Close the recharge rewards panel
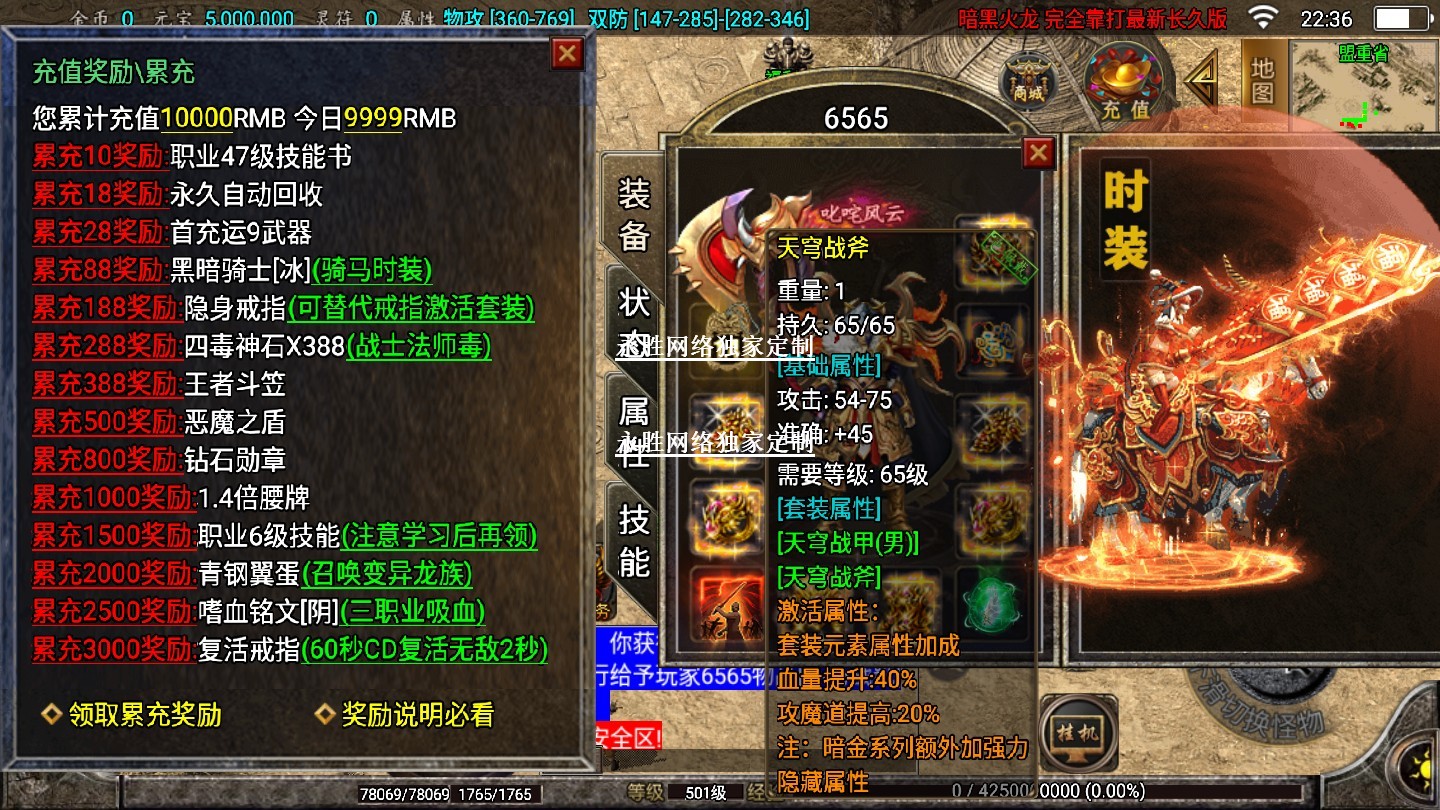The image size is (1440, 810). pos(567,54)
